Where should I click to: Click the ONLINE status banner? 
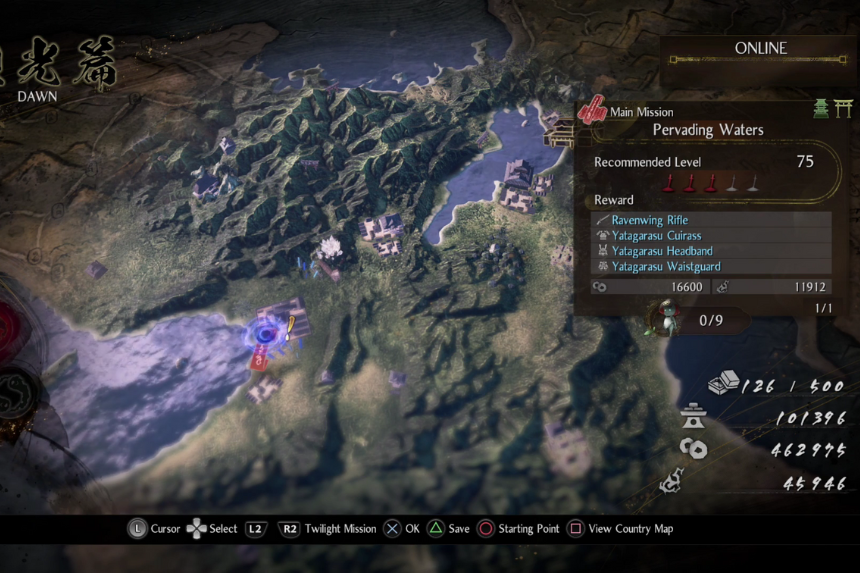point(760,48)
